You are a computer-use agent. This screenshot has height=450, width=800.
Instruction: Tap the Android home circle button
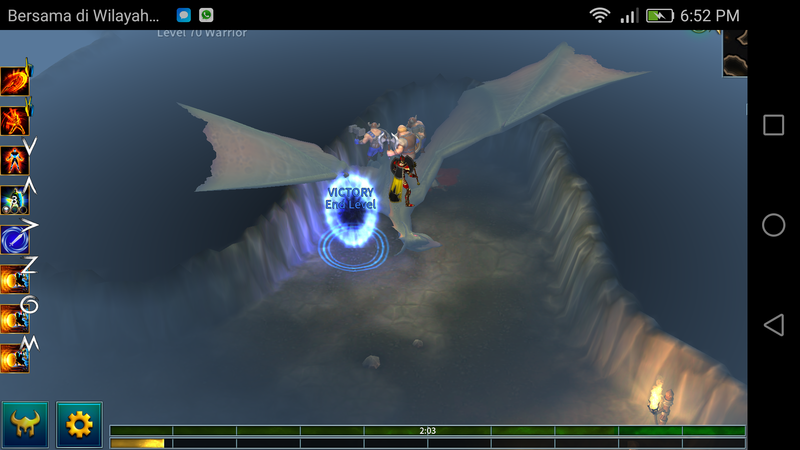(773, 225)
